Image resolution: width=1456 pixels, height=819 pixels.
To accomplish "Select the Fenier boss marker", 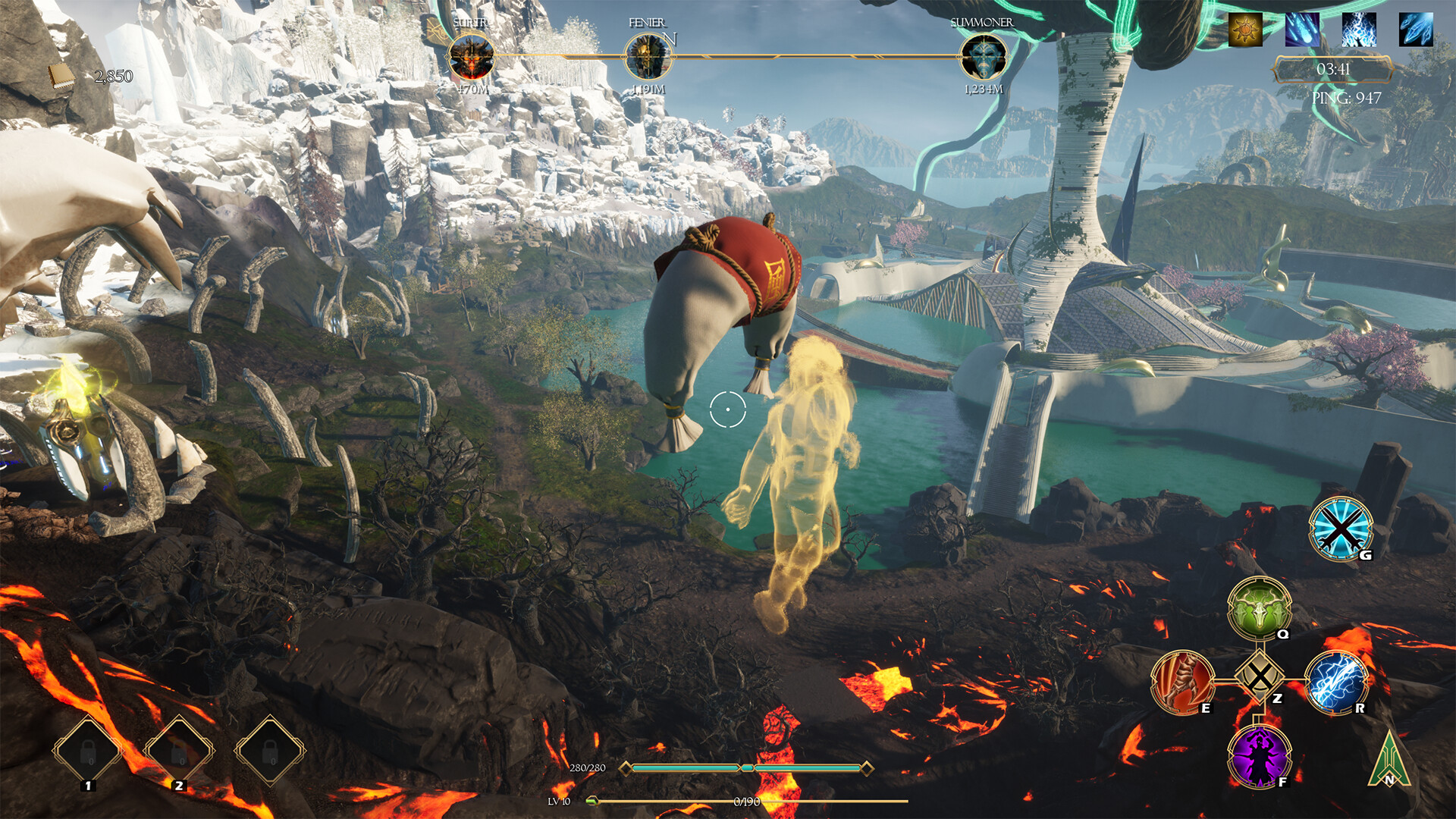I will click(x=648, y=57).
